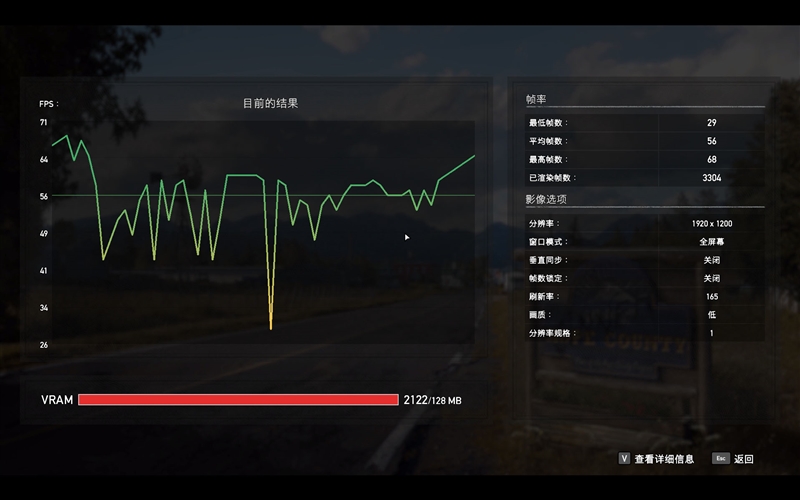800x500 pixels.
Task: Open the 查看详细信息 detailed results view
Action: [663, 459]
